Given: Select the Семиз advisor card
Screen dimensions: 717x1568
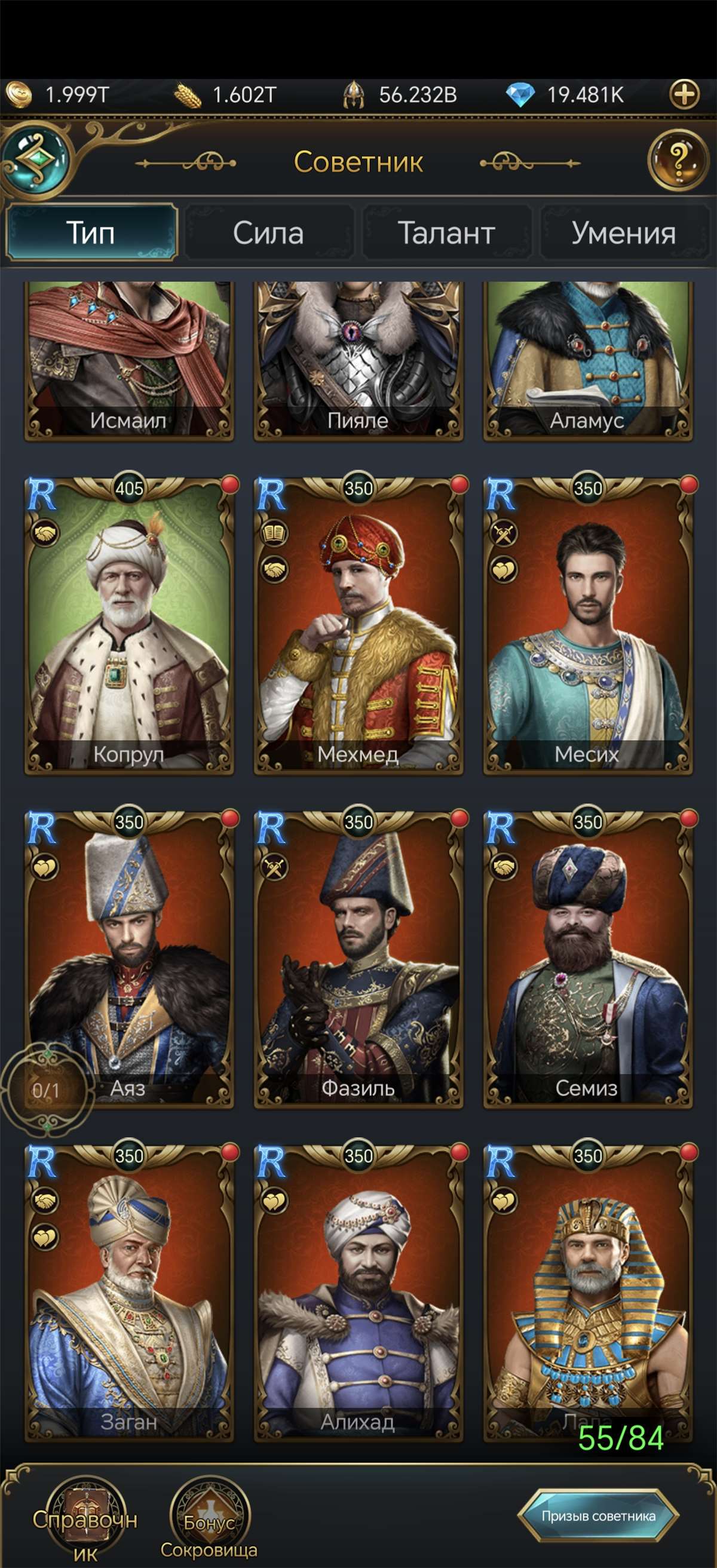Looking at the screenshot, I should point(587,961).
